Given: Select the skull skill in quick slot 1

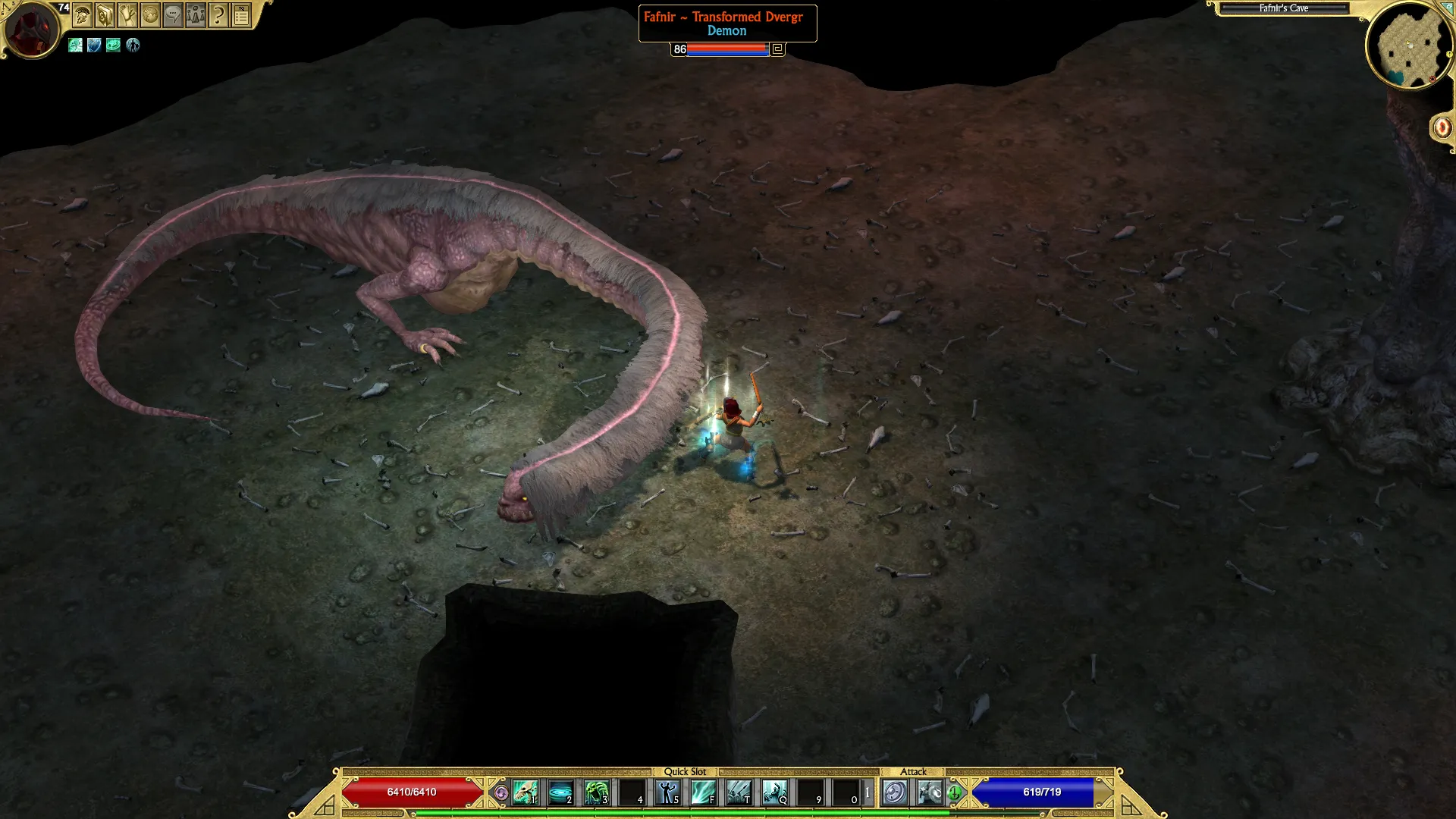Looking at the screenshot, I should 525,792.
